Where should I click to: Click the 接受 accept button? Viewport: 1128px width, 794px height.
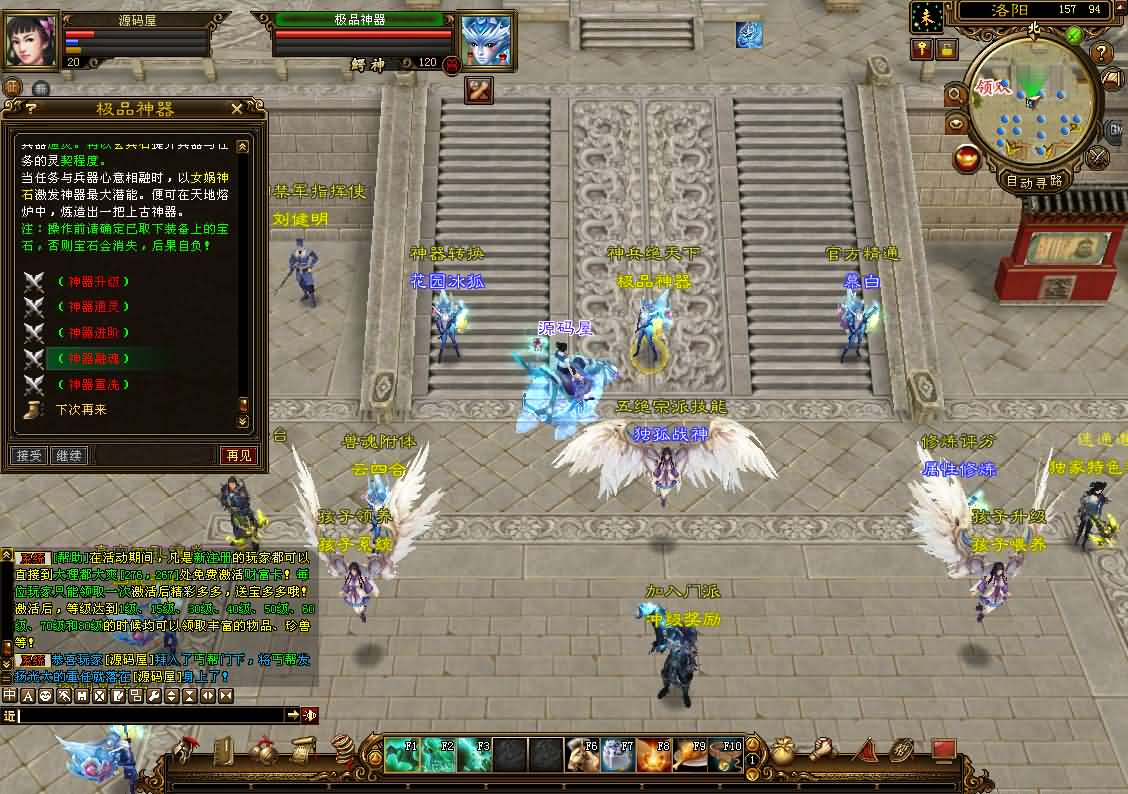30,456
